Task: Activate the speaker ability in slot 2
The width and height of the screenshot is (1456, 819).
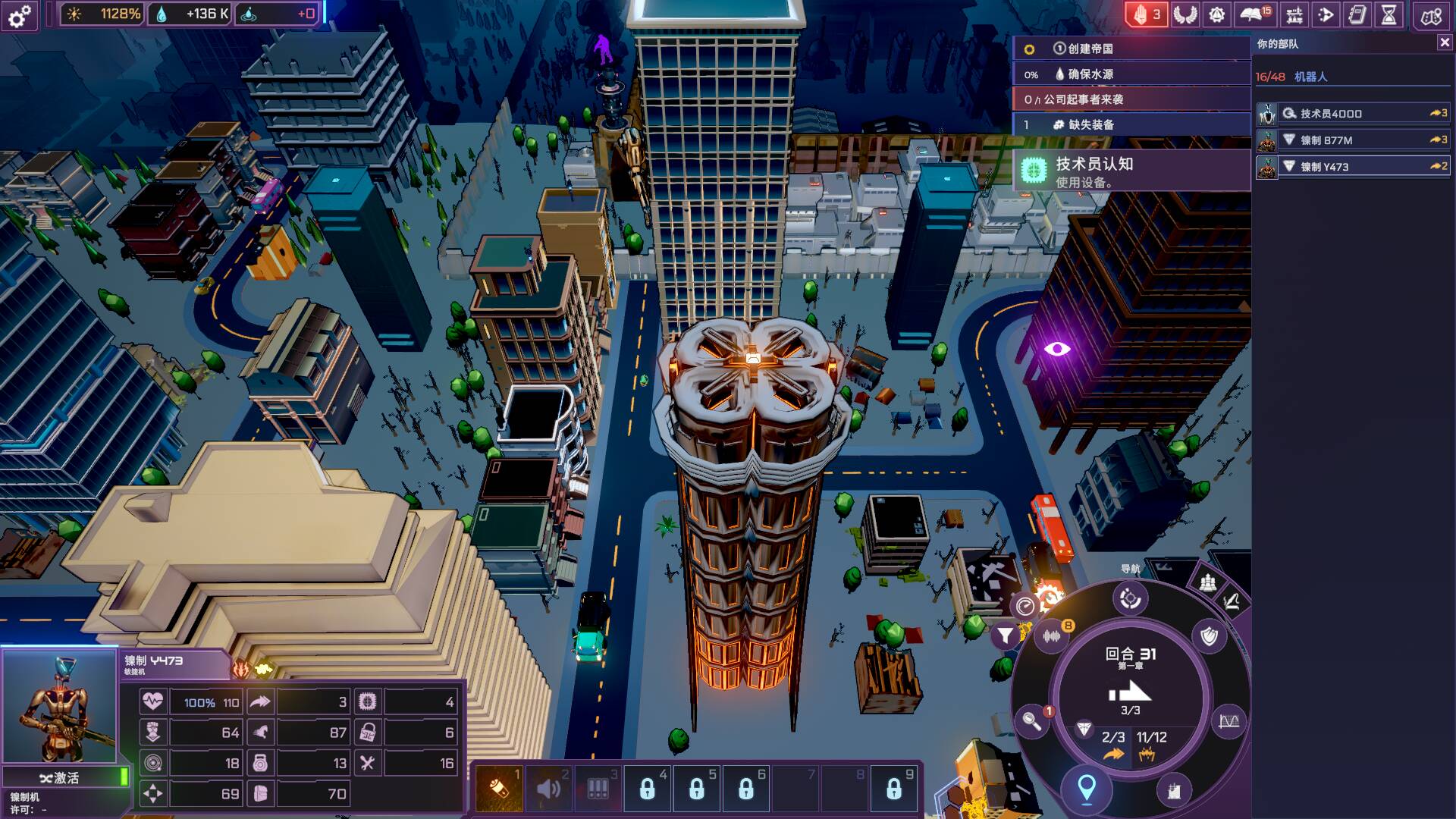Action: (548, 789)
